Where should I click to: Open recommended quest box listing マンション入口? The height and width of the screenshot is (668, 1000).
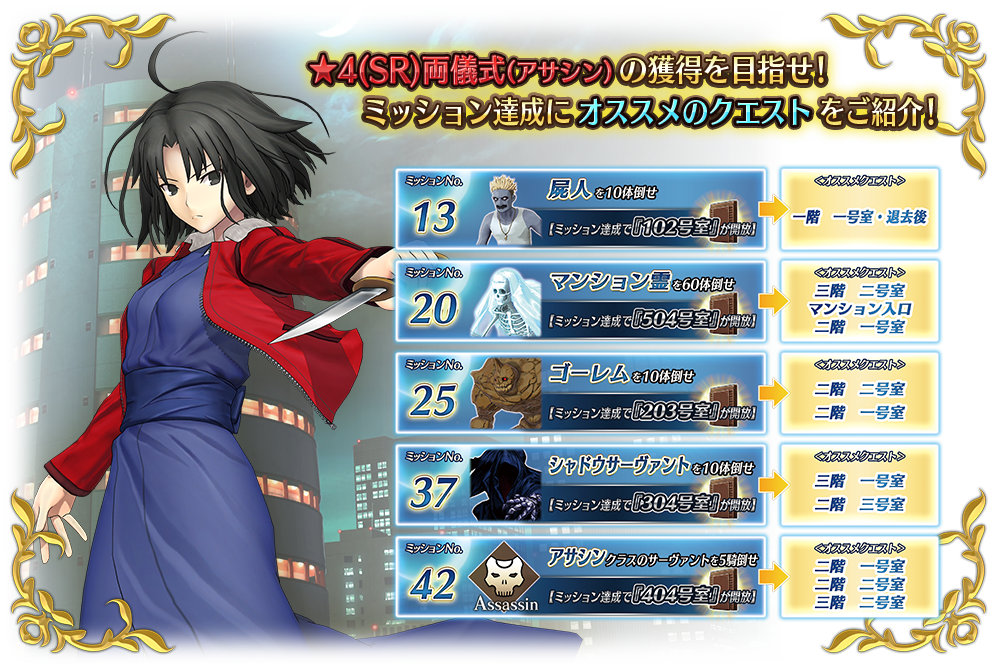click(x=860, y=301)
